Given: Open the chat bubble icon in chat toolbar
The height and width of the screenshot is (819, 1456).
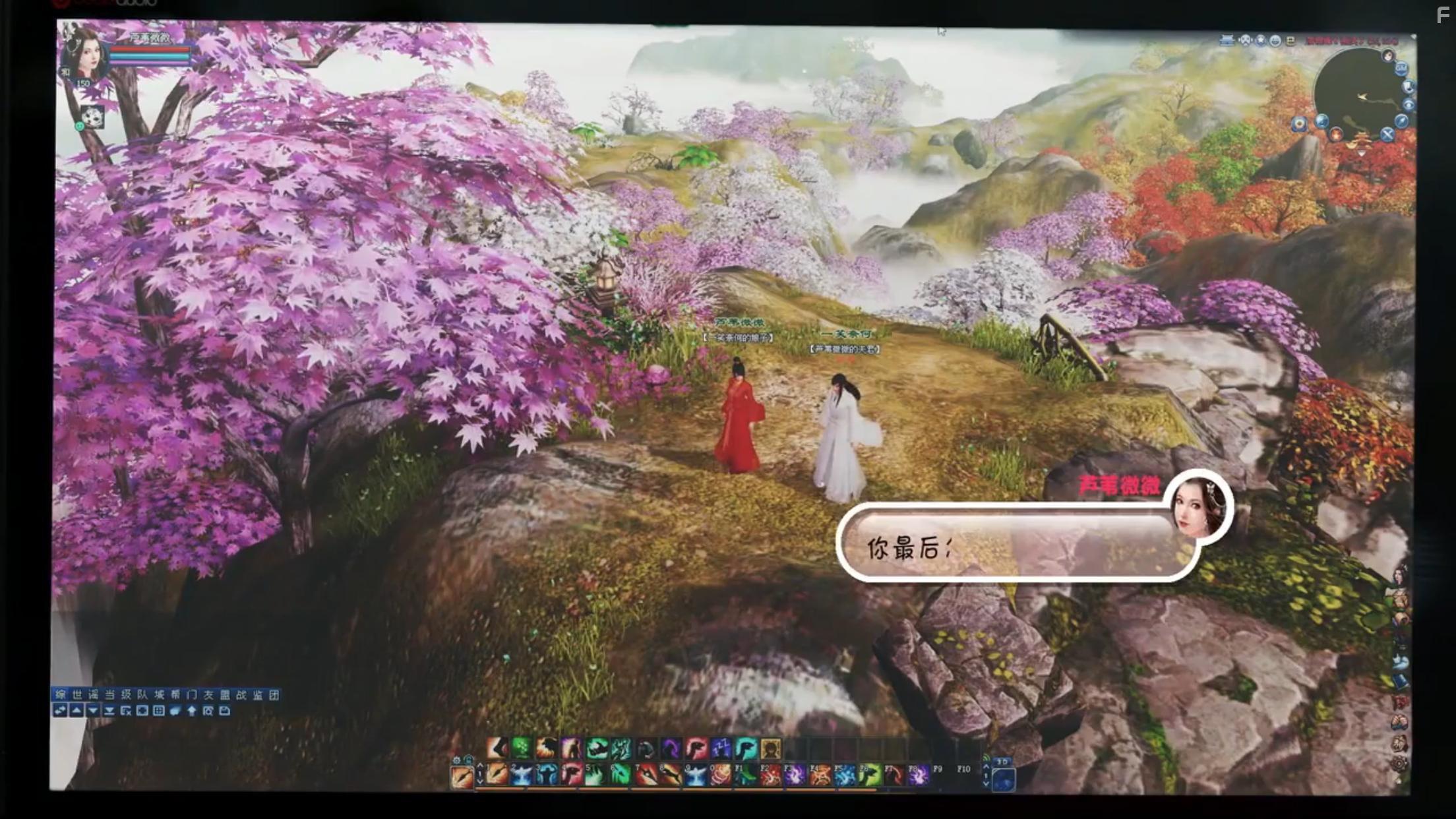Looking at the screenshot, I should 174,710.
